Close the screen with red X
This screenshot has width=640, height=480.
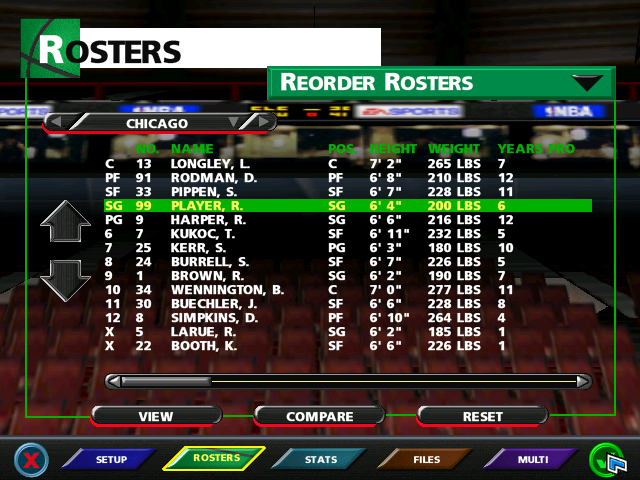click(x=32, y=460)
